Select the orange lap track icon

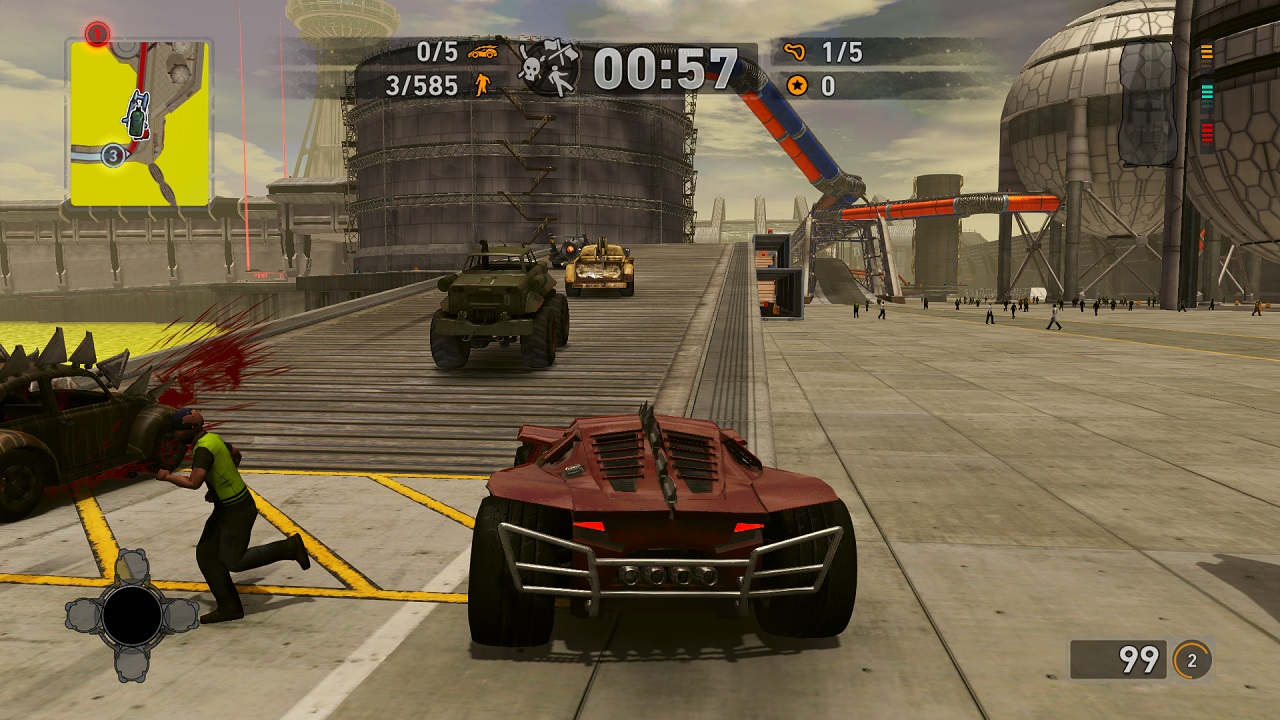(x=796, y=51)
